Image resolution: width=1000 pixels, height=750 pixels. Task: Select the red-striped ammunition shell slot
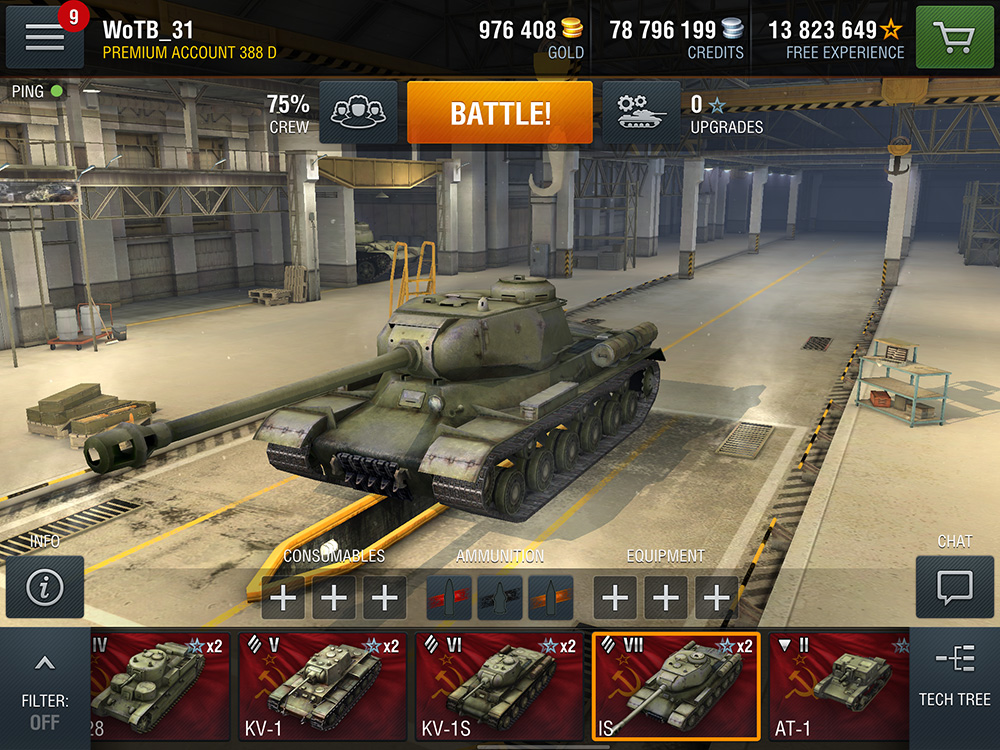pyautogui.click(x=449, y=597)
